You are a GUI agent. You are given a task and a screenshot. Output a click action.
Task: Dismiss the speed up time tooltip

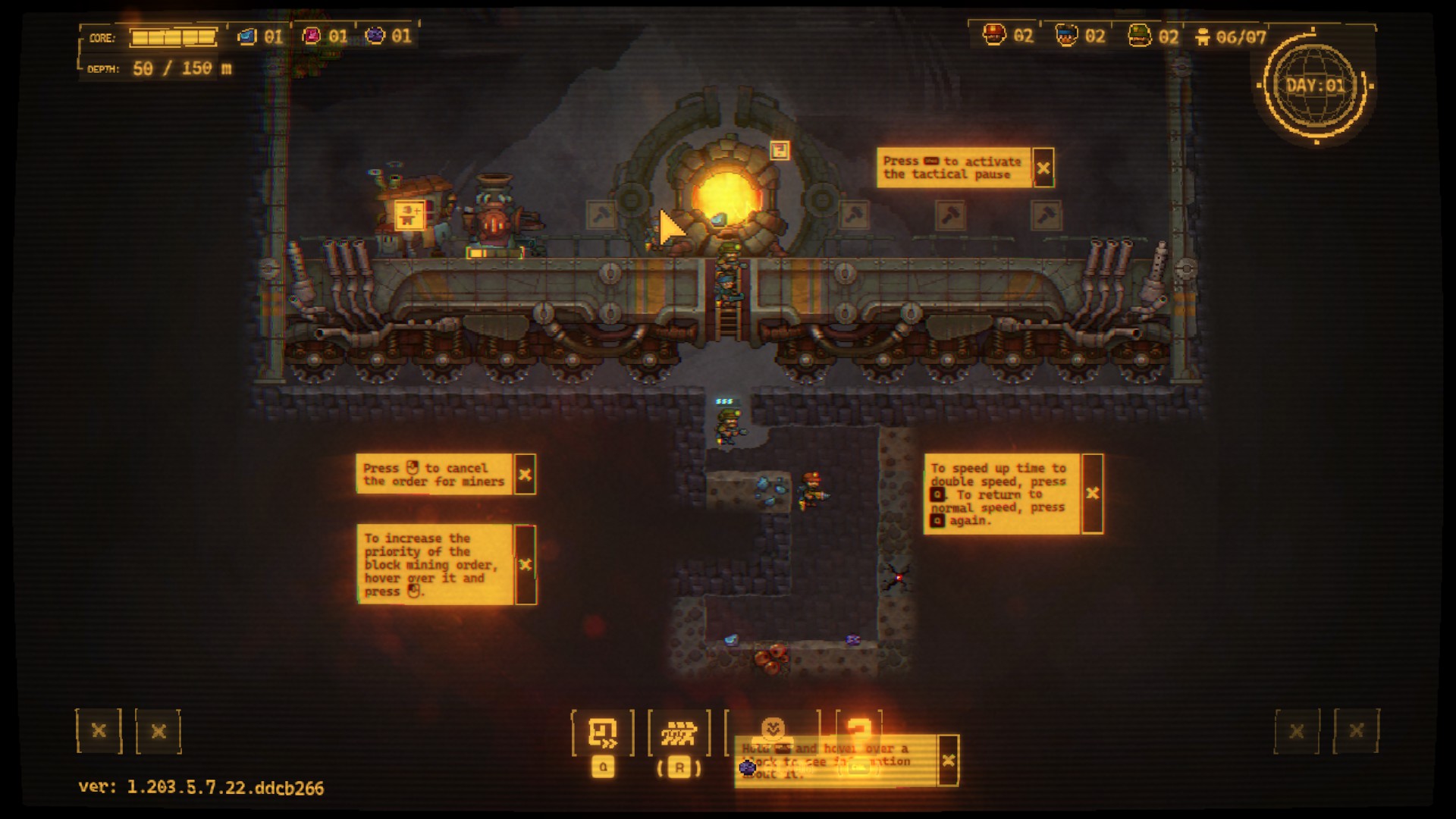tap(1092, 494)
